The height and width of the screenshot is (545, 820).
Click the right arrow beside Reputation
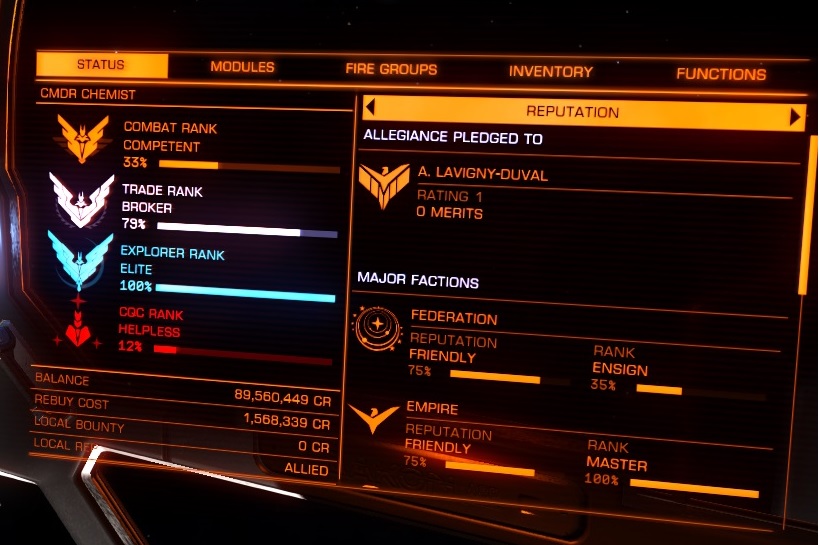pos(796,117)
